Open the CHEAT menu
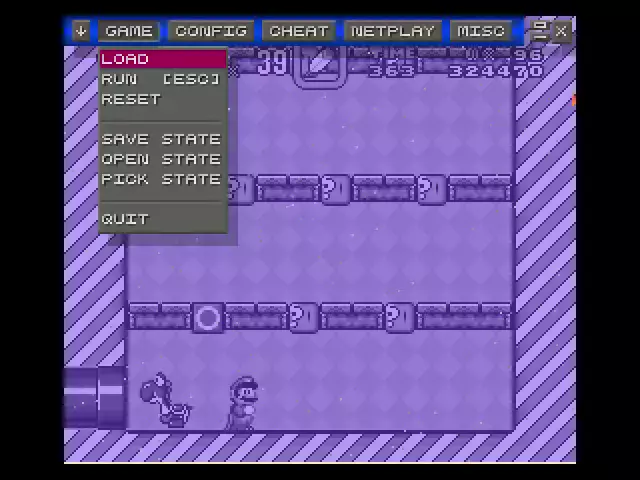 (298, 31)
